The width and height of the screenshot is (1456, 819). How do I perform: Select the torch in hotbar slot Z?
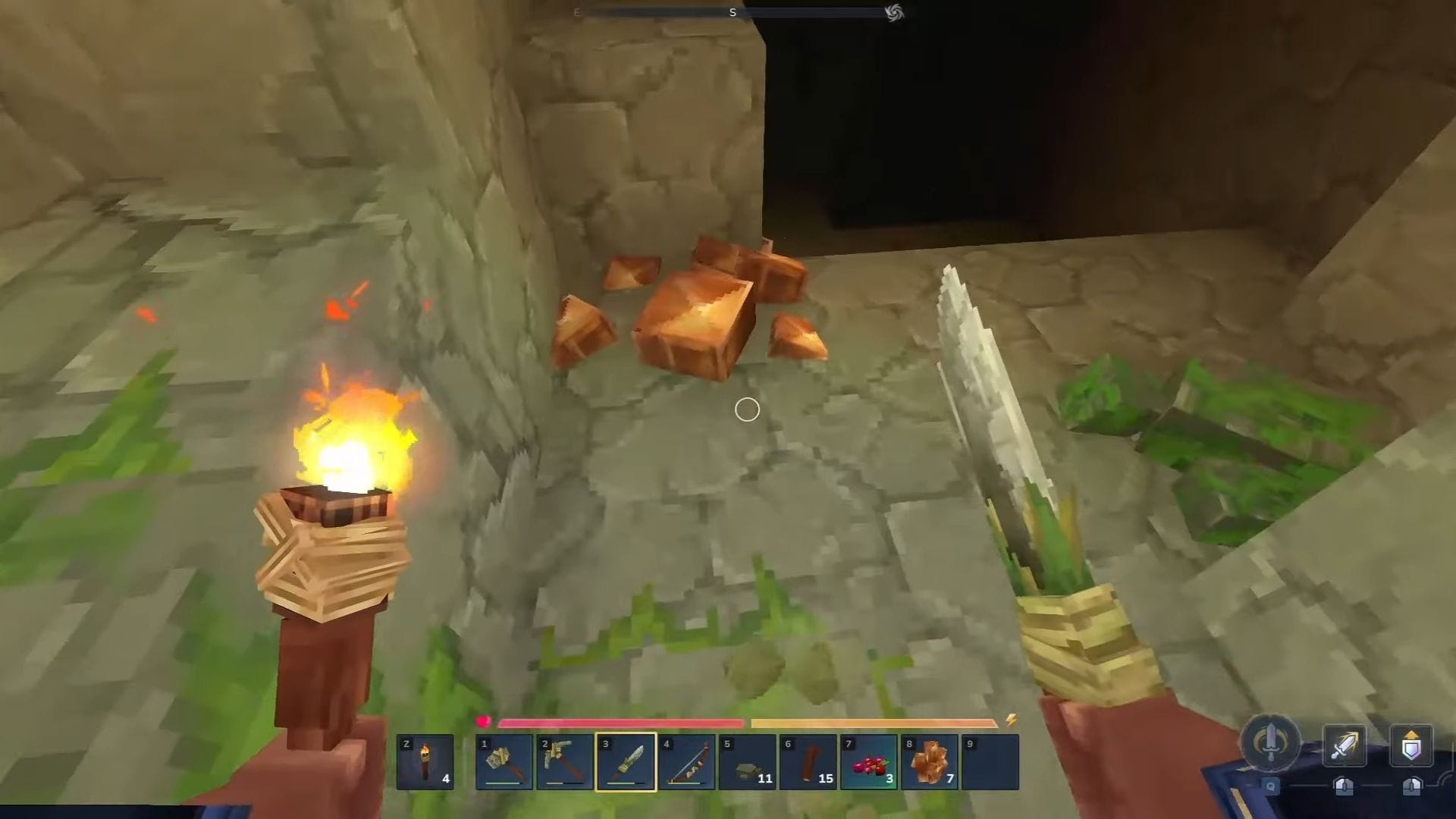click(x=425, y=761)
